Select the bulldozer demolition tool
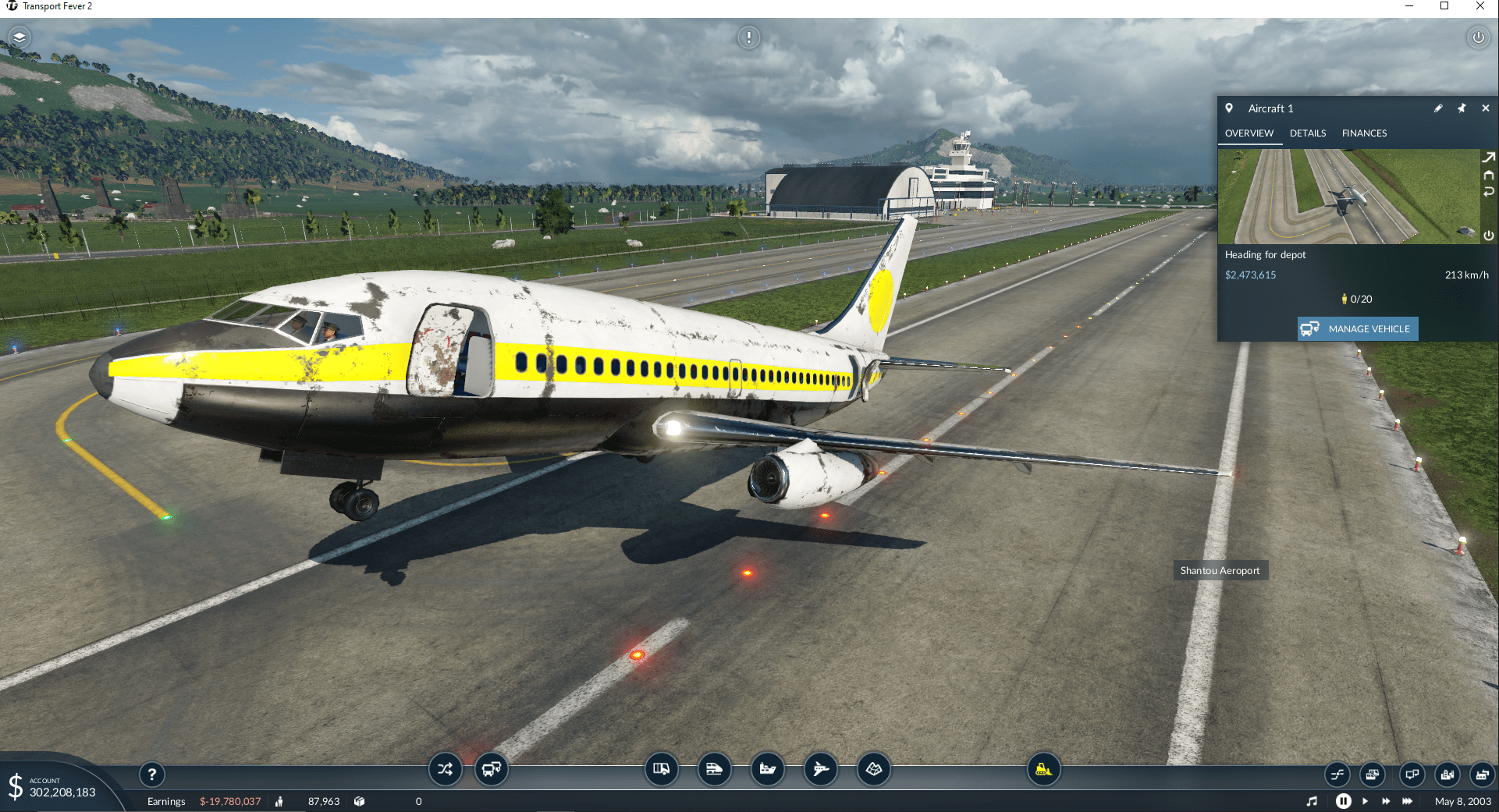The height and width of the screenshot is (812, 1499). (x=1043, y=770)
